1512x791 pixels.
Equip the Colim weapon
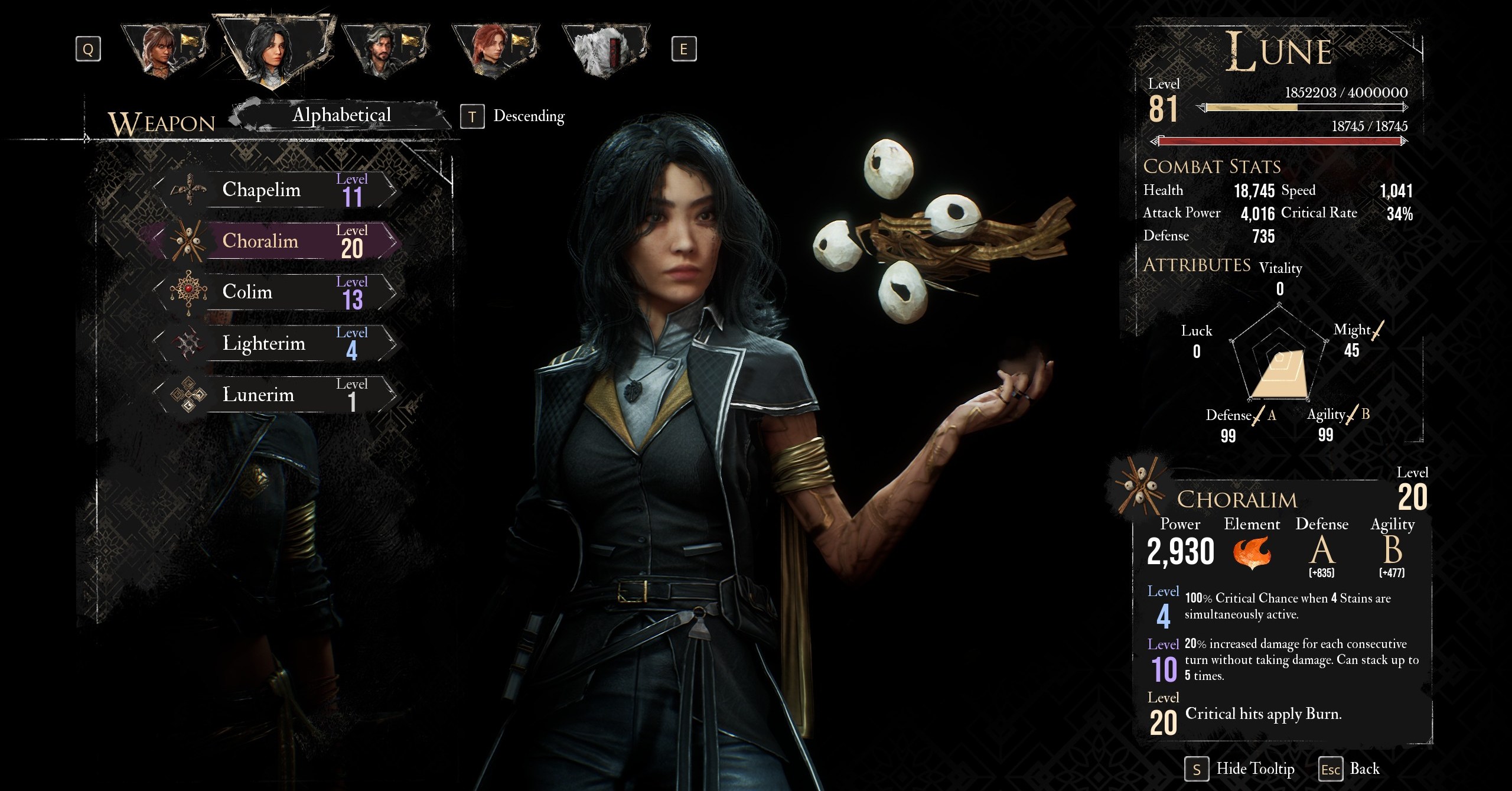275,292
